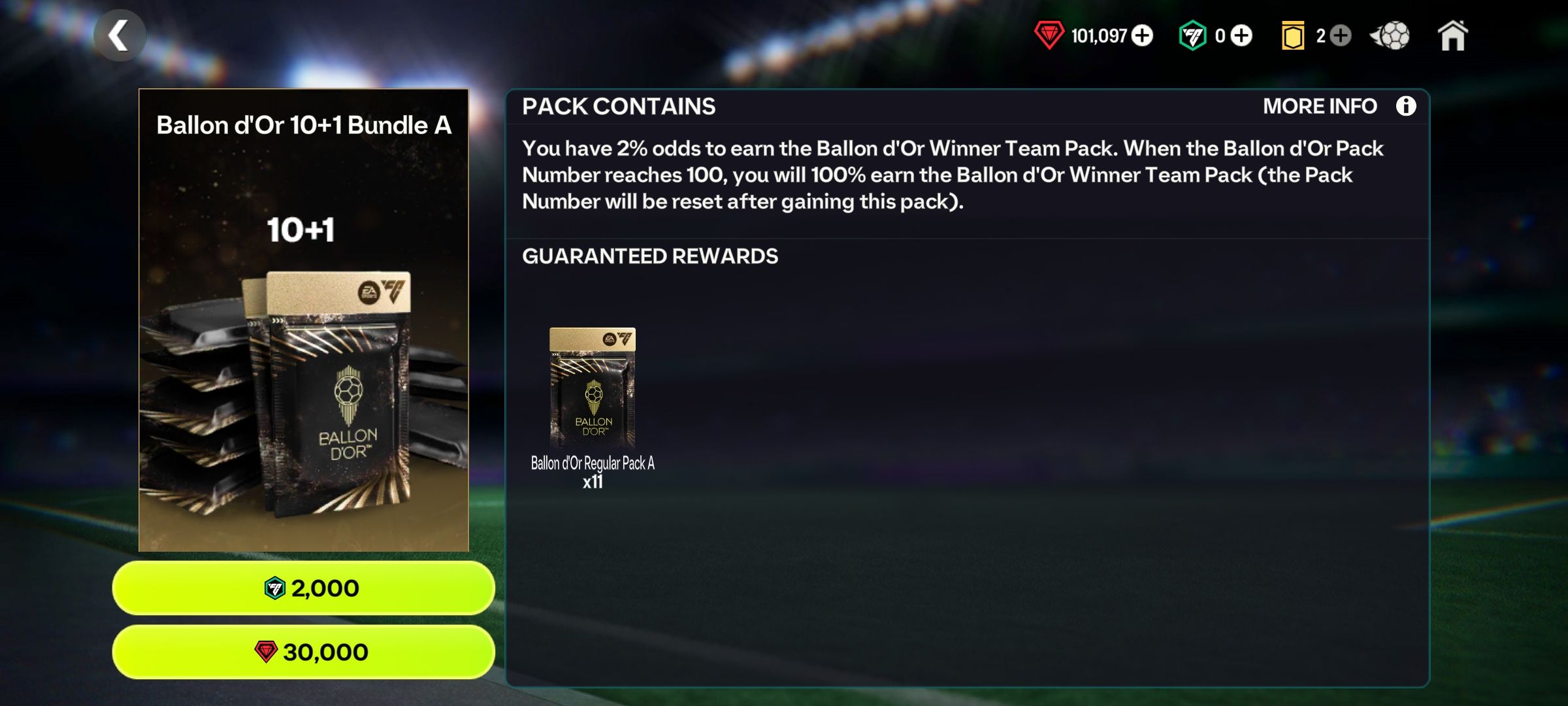Viewport: 1568px width, 706px height.
Task: Add FC Points with the plus icon
Action: click(1241, 35)
